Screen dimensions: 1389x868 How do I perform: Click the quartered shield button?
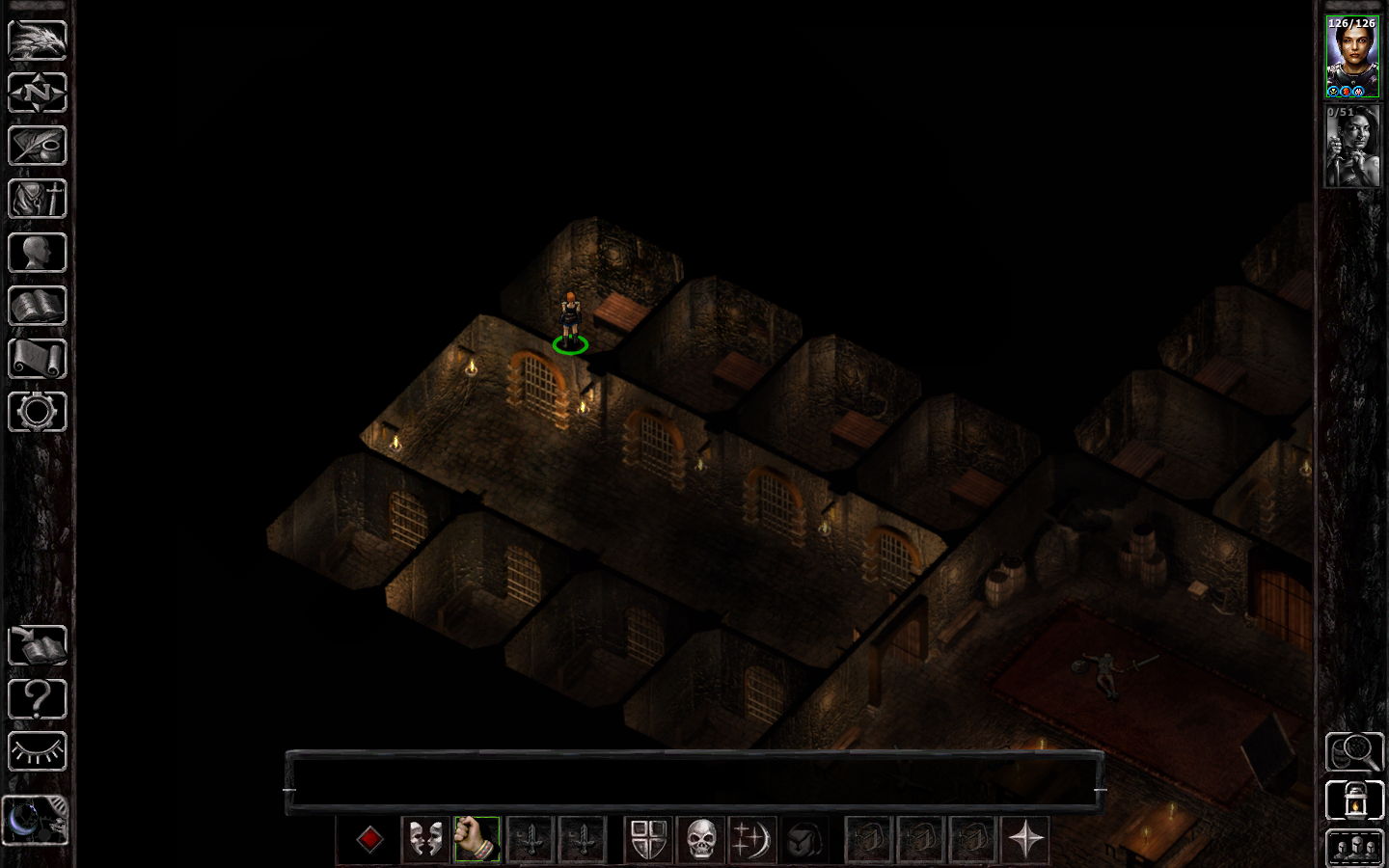click(648, 839)
